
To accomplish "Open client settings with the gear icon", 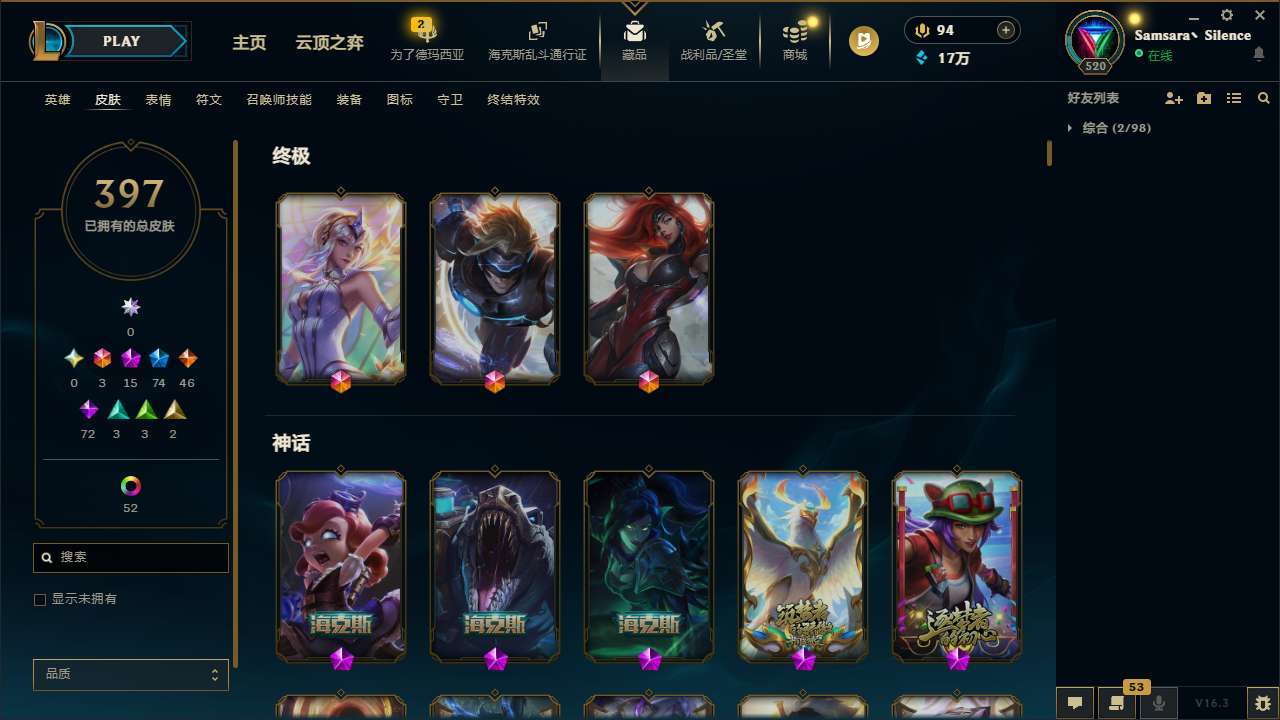I will pyautogui.click(x=1225, y=16).
